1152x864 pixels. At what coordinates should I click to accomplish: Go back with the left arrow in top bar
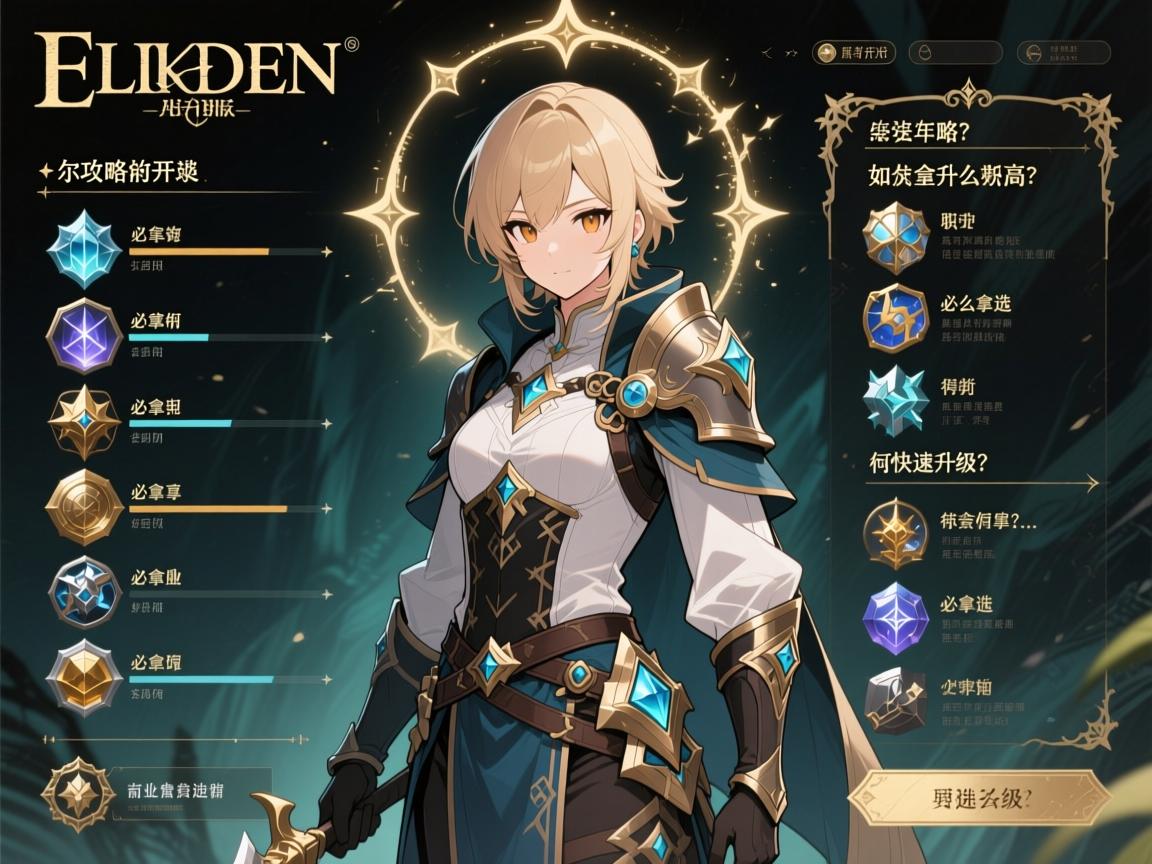point(766,50)
